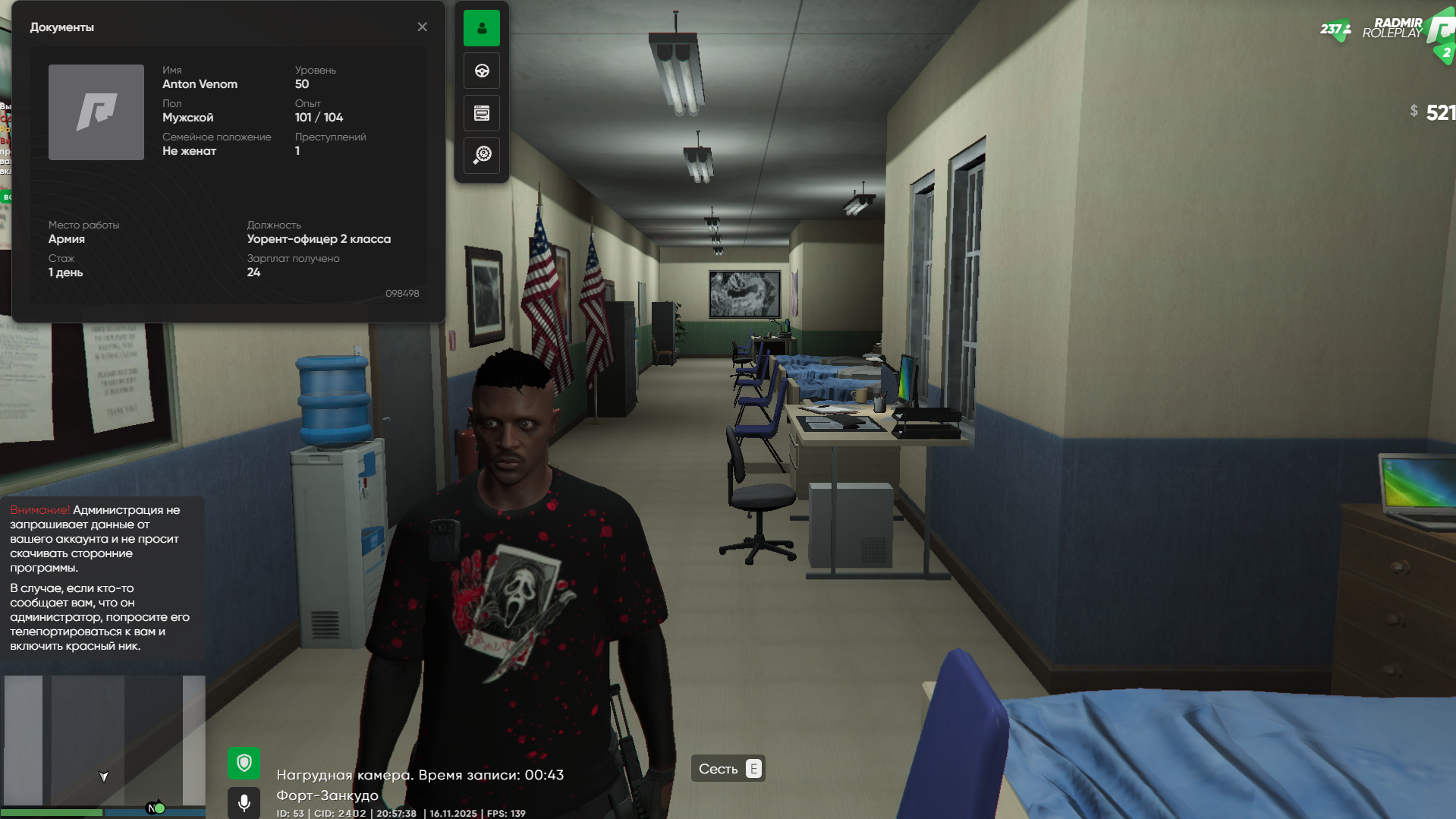
Task: Switch to the green person profile tab
Action: (482, 28)
